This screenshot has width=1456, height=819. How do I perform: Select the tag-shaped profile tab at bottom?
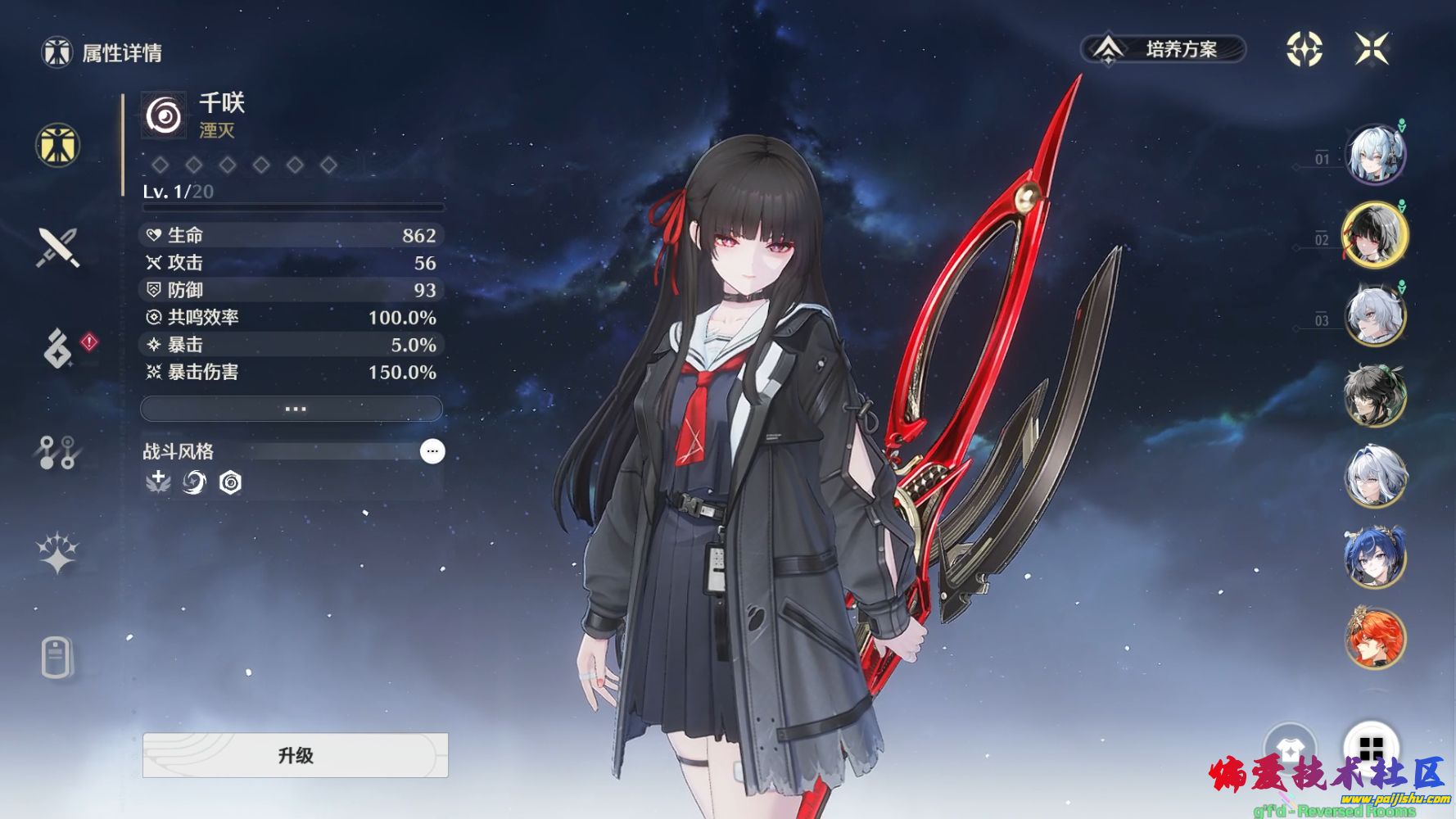click(57, 657)
